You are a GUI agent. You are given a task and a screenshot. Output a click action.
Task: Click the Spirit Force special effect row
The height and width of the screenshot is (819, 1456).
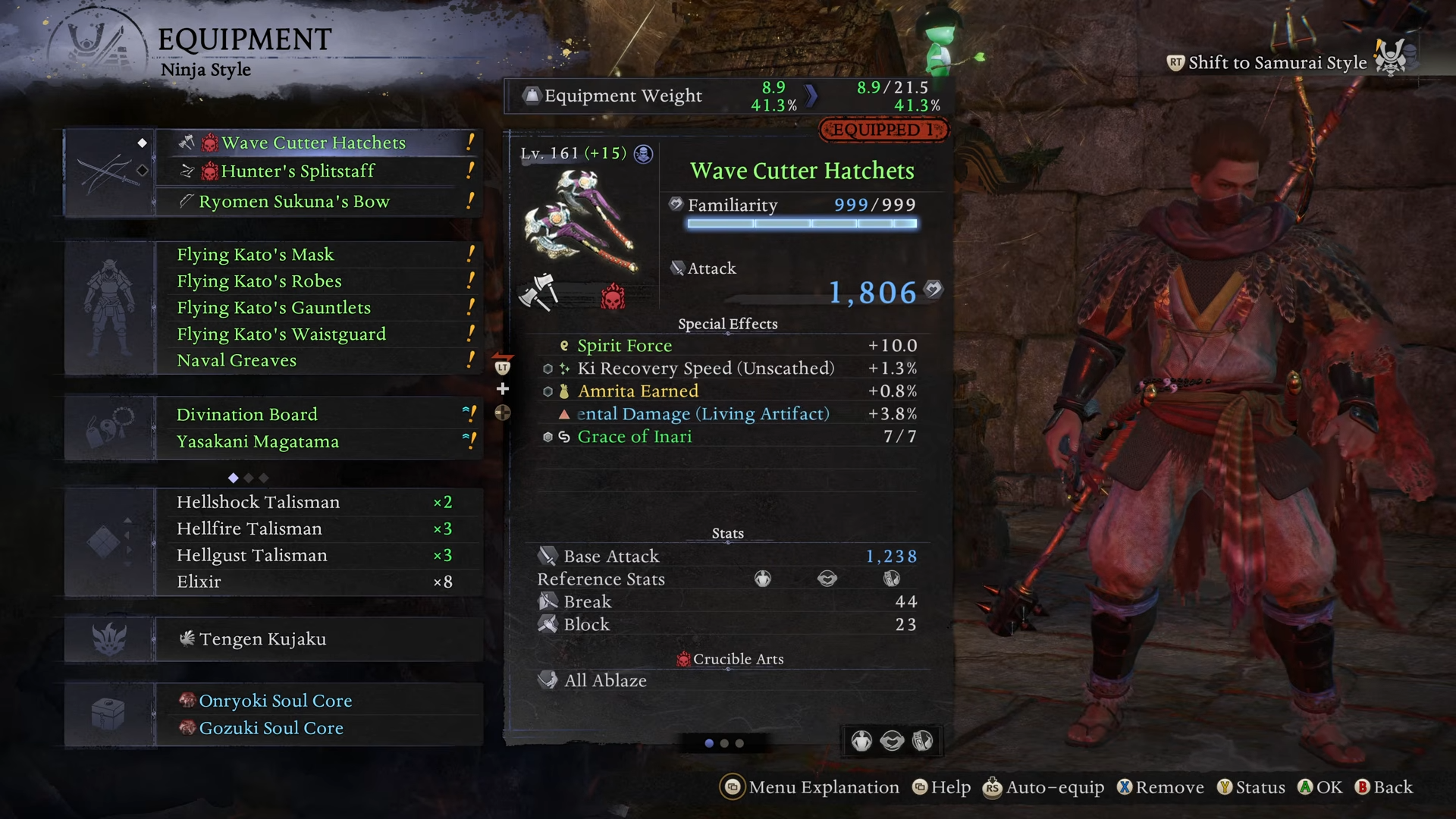click(625, 346)
